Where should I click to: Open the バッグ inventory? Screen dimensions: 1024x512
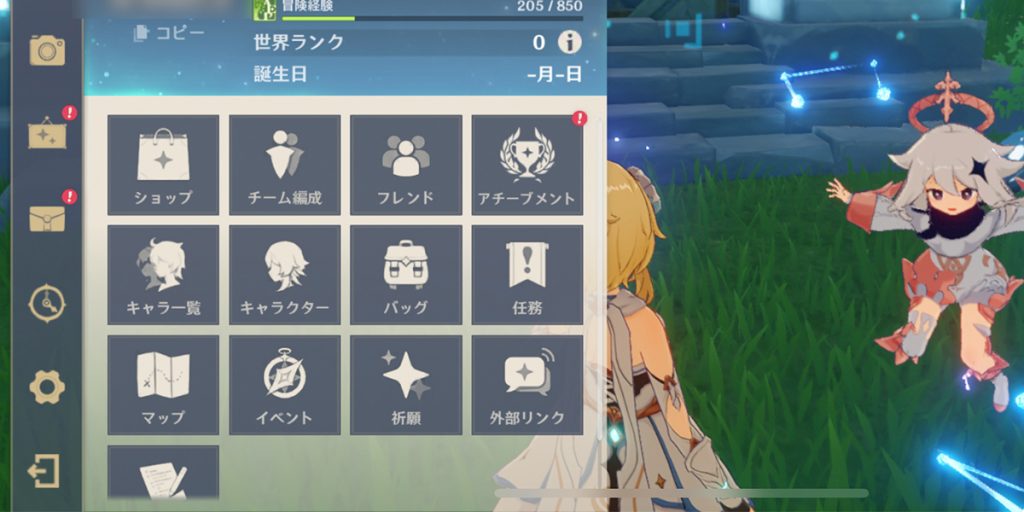click(x=406, y=275)
